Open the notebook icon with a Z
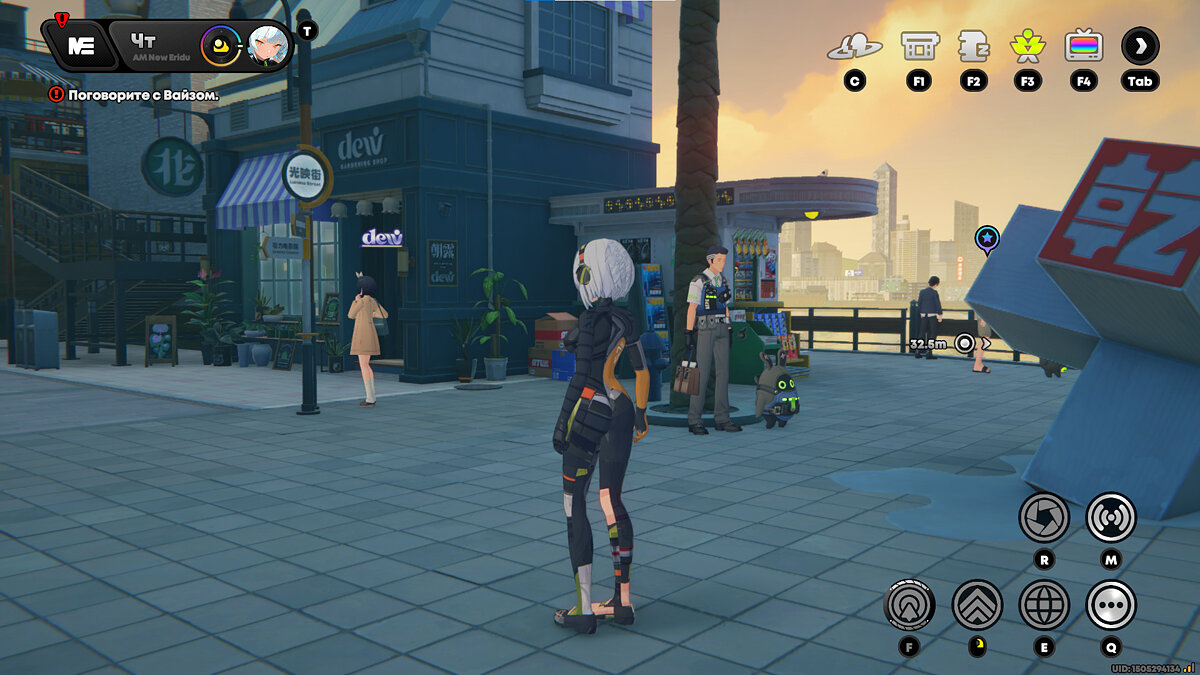 point(973,46)
